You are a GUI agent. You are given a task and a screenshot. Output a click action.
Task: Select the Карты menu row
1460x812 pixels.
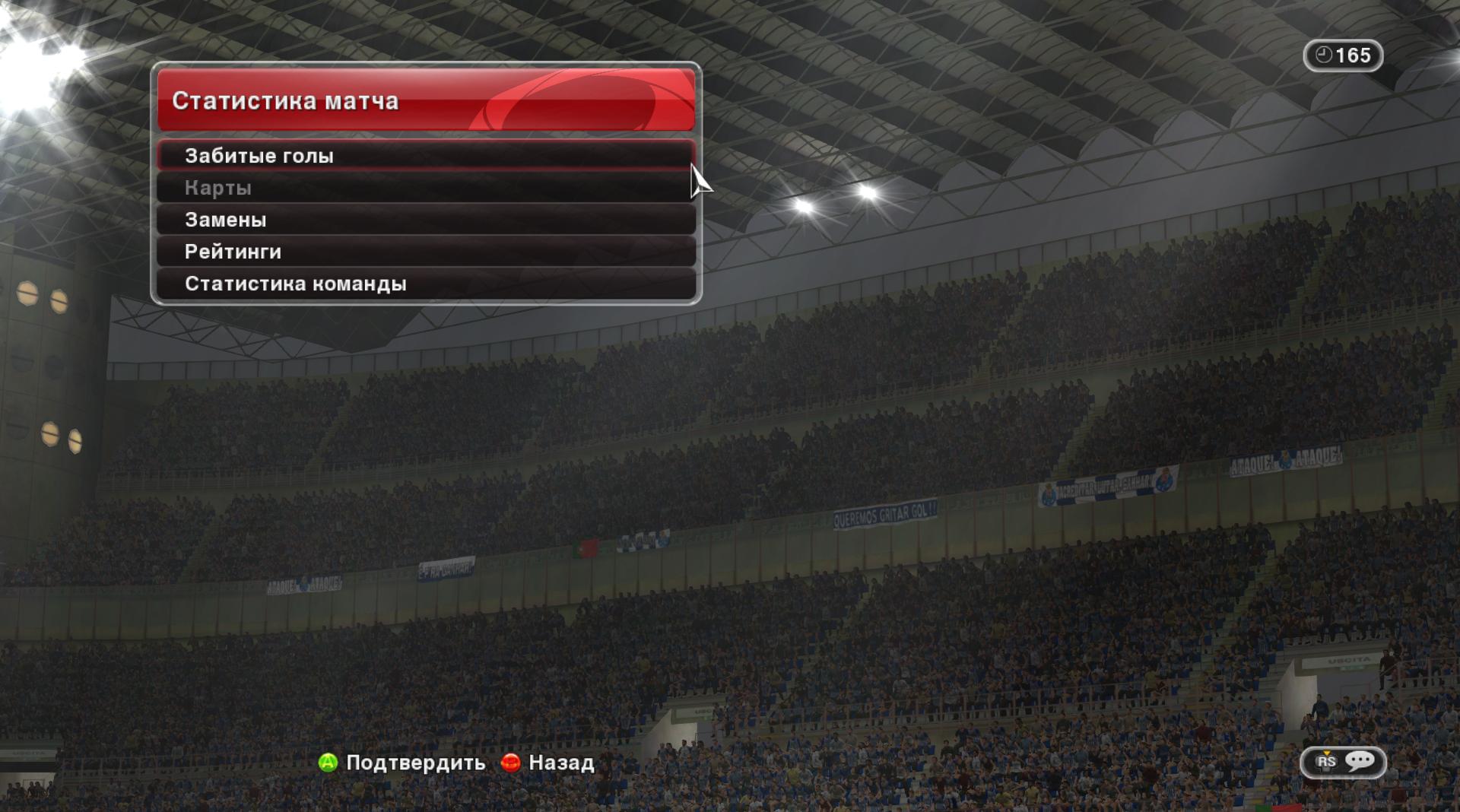tap(426, 188)
